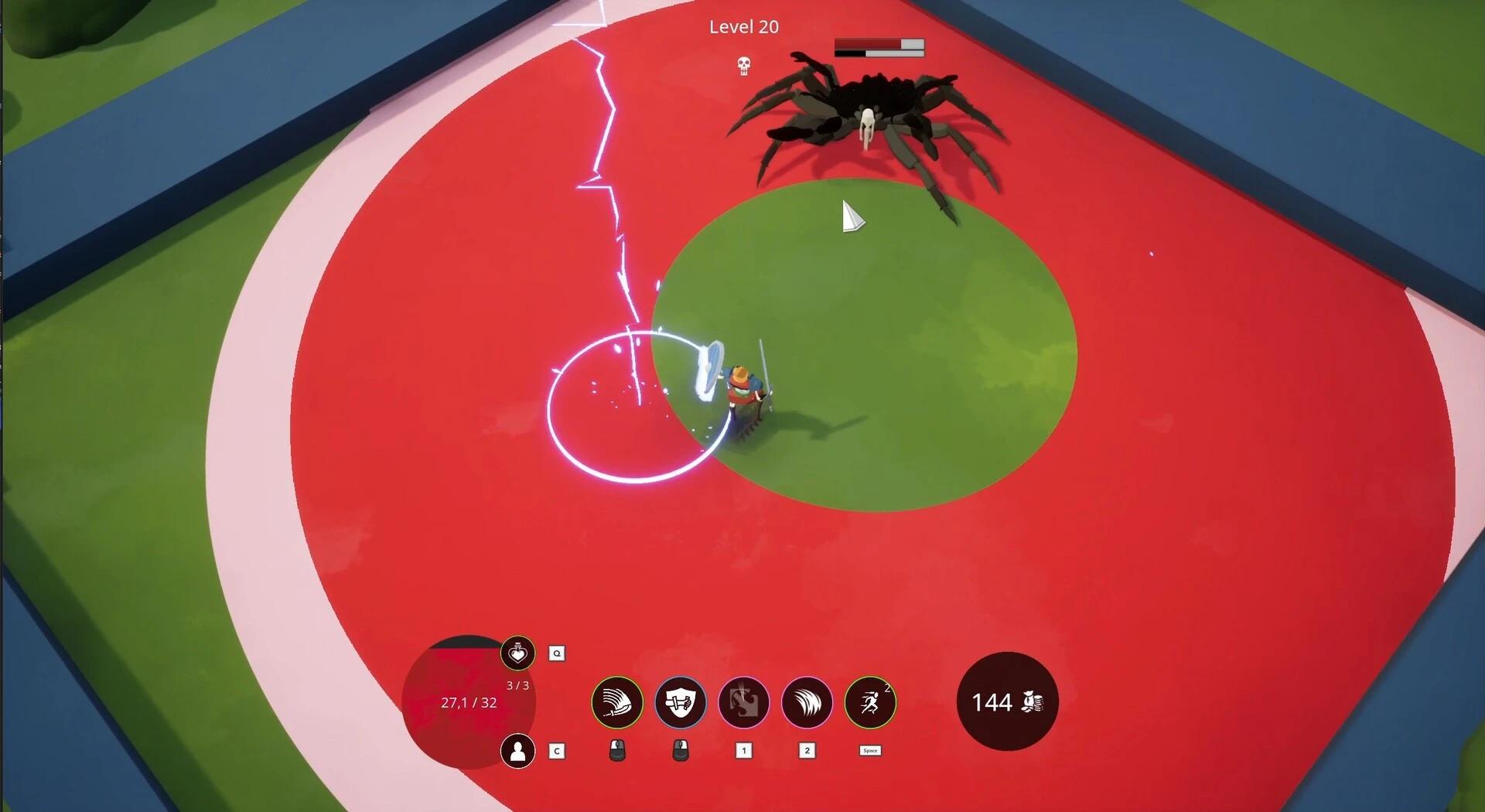Select the sword attack ability icon

616,702
